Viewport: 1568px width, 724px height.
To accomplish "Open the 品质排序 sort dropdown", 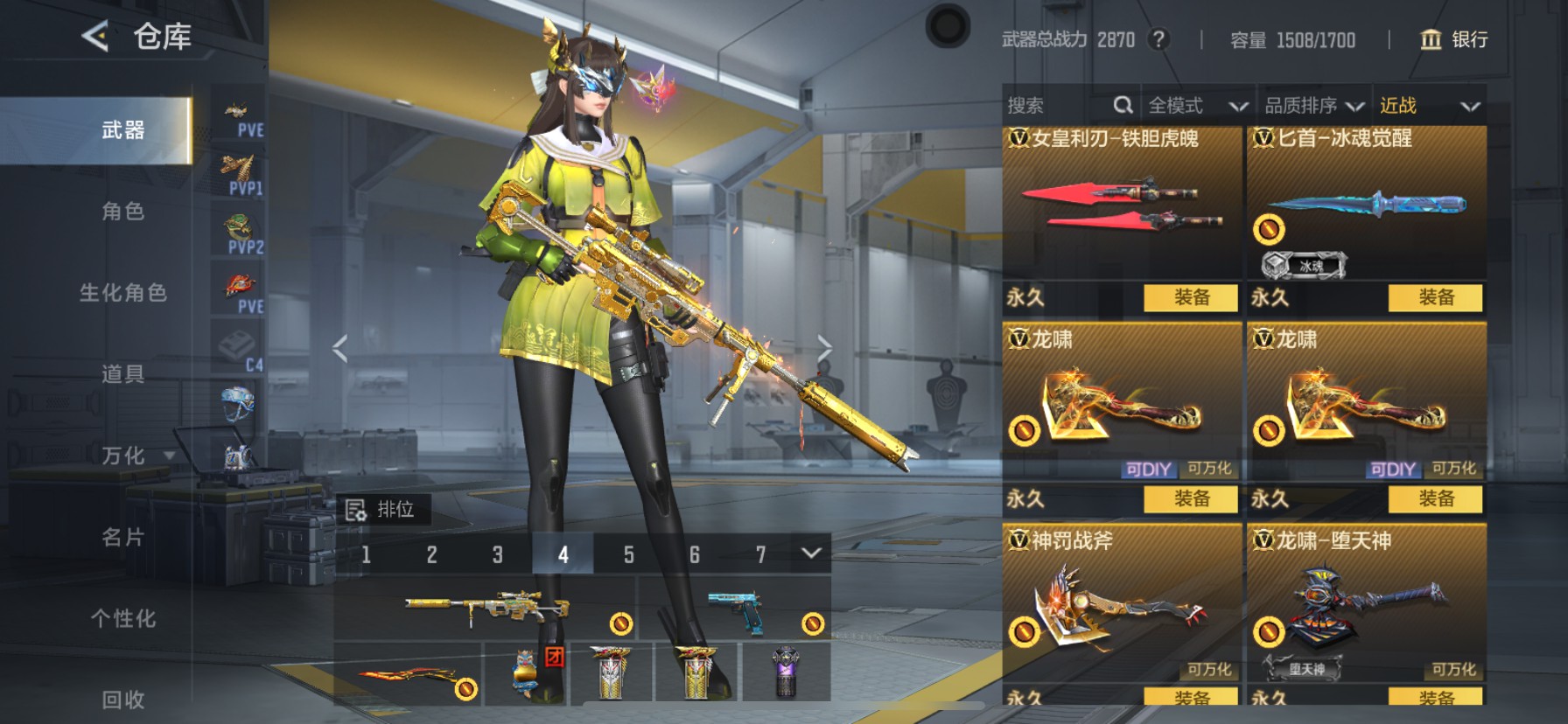I will 1314,106.
